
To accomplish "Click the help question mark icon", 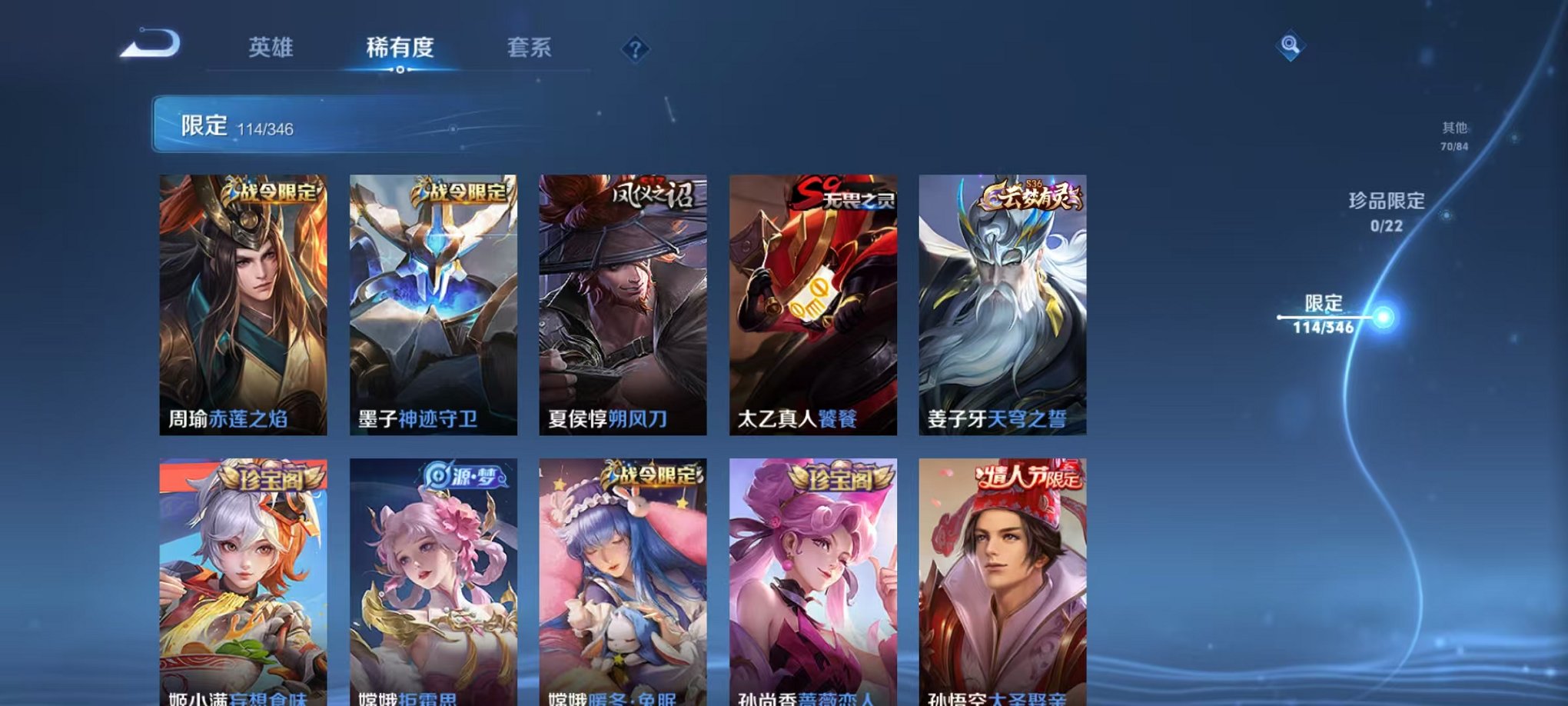I will 635,48.
